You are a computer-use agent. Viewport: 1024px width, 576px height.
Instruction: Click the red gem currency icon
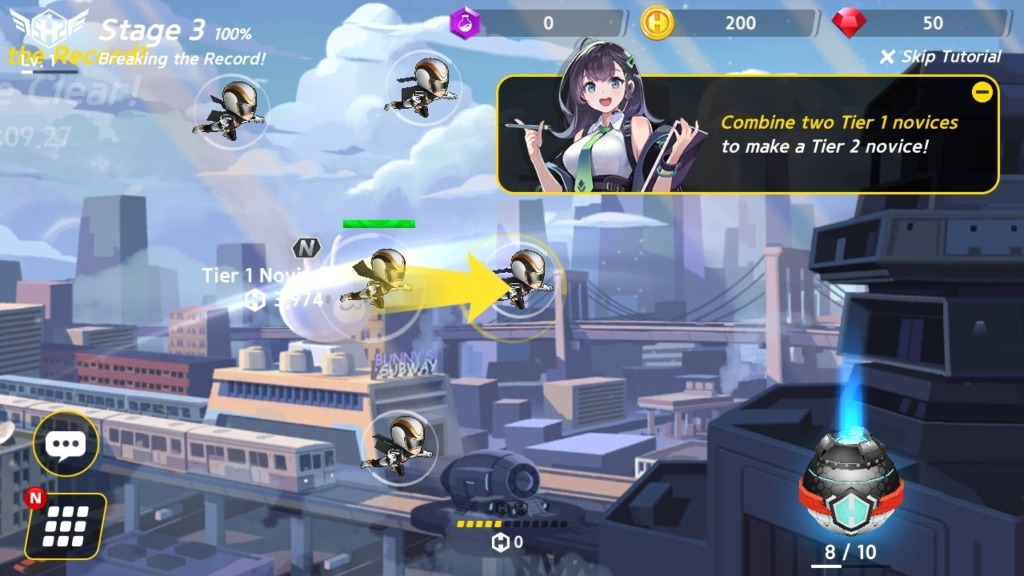[x=849, y=23]
